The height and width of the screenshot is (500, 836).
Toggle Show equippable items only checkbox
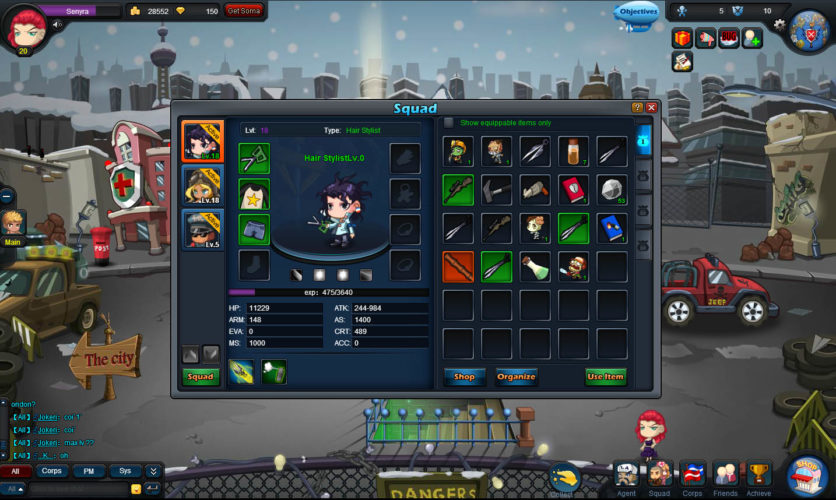[x=449, y=123]
